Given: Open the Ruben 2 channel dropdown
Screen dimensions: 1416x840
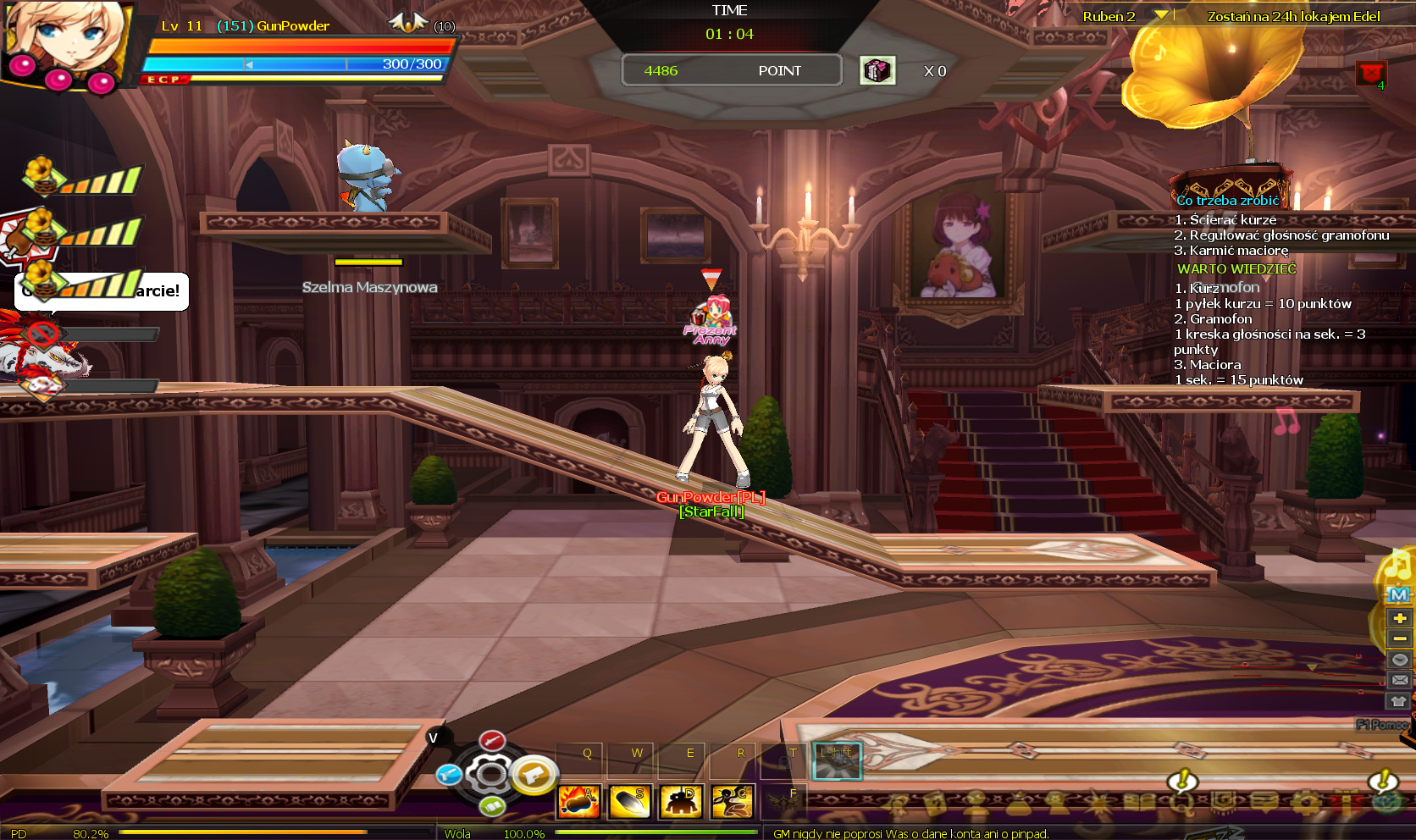Looking at the screenshot, I should (1161, 15).
